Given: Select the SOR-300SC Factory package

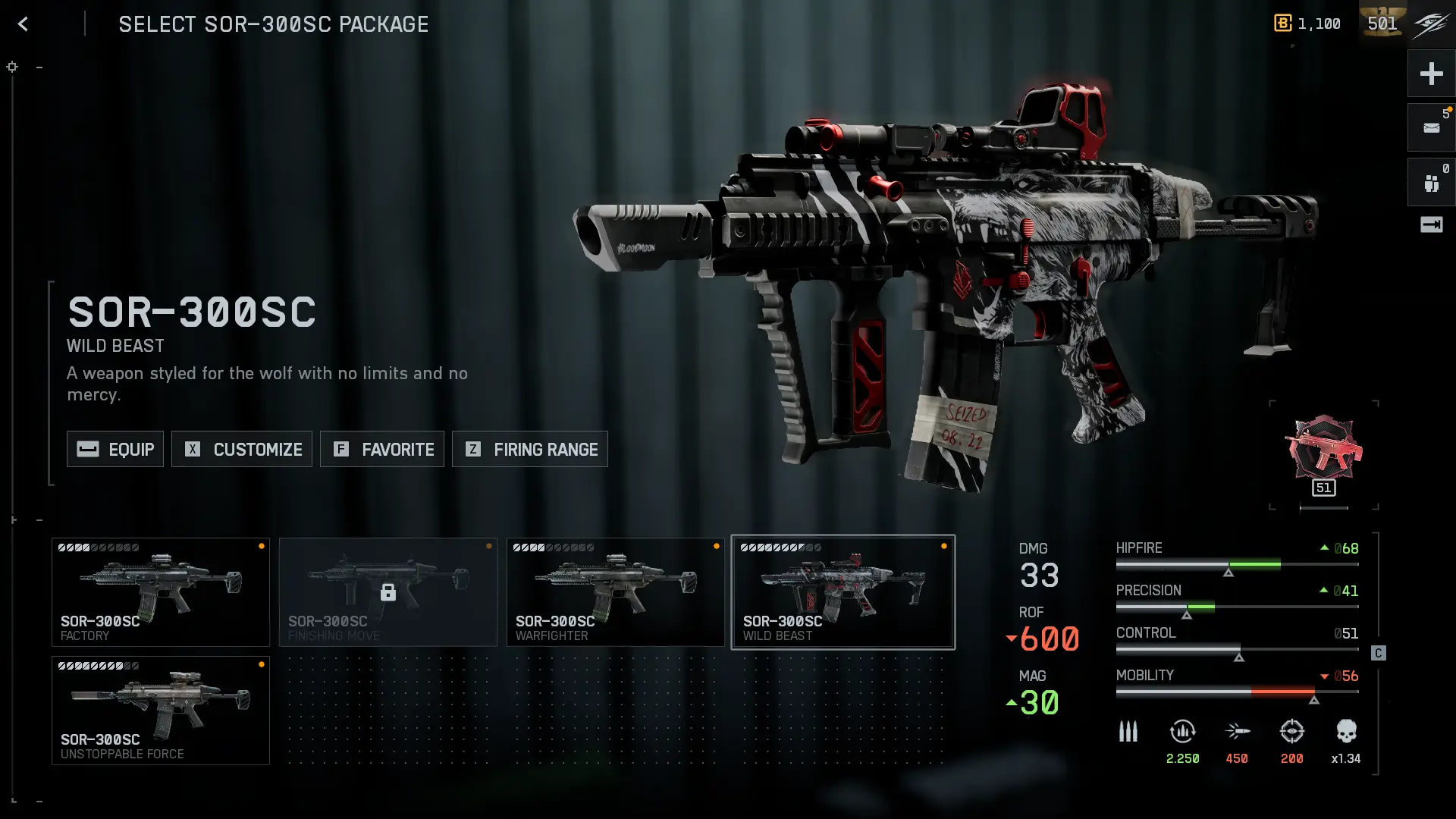Looking at the screenshot, I should pyautogui.click(x=161, y=592).
